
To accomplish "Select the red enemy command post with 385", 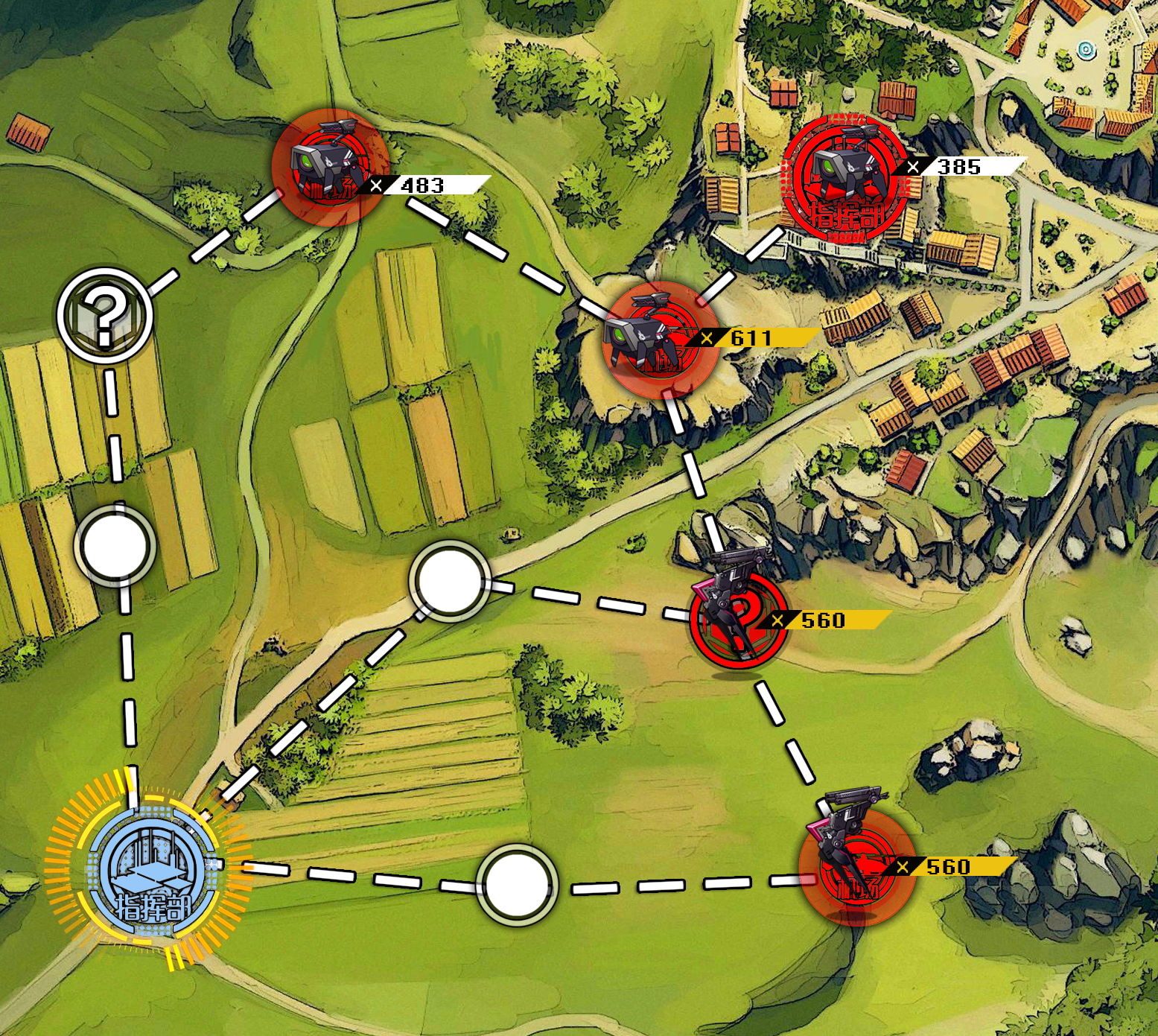I will coord(844,180).
